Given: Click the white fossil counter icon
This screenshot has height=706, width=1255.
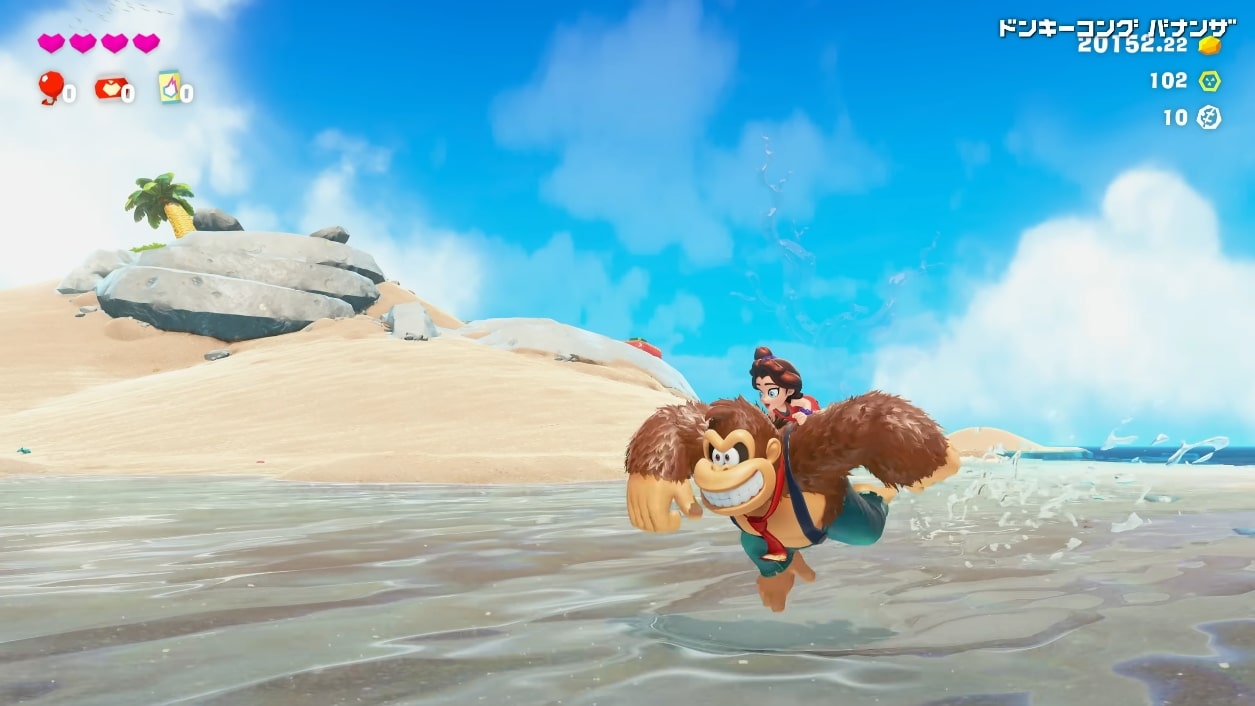Looking at the screenshot, I should coord(1209,118).
